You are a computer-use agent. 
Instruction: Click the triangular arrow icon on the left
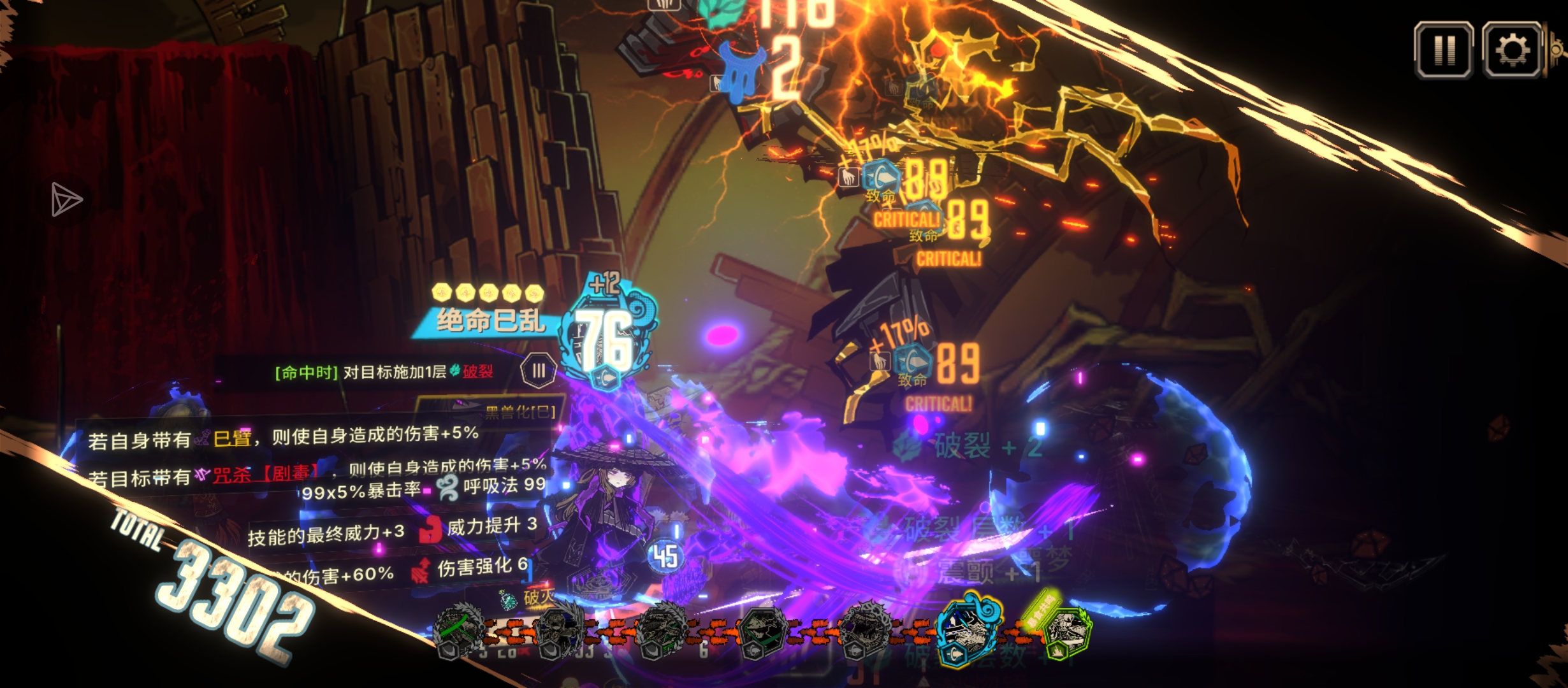click(x=66, y=200)
